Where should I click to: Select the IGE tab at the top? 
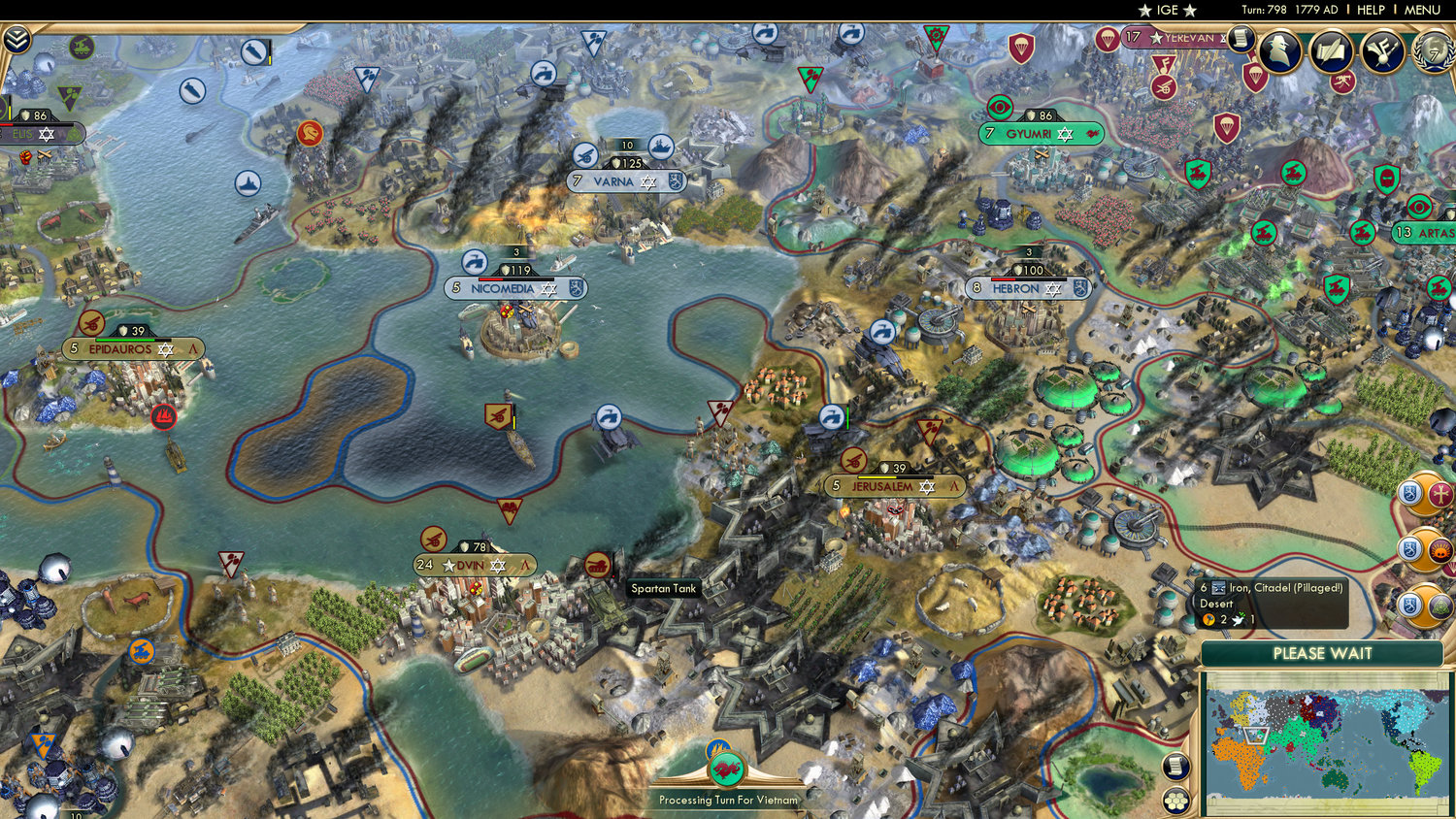click(x=1164, y=11)
